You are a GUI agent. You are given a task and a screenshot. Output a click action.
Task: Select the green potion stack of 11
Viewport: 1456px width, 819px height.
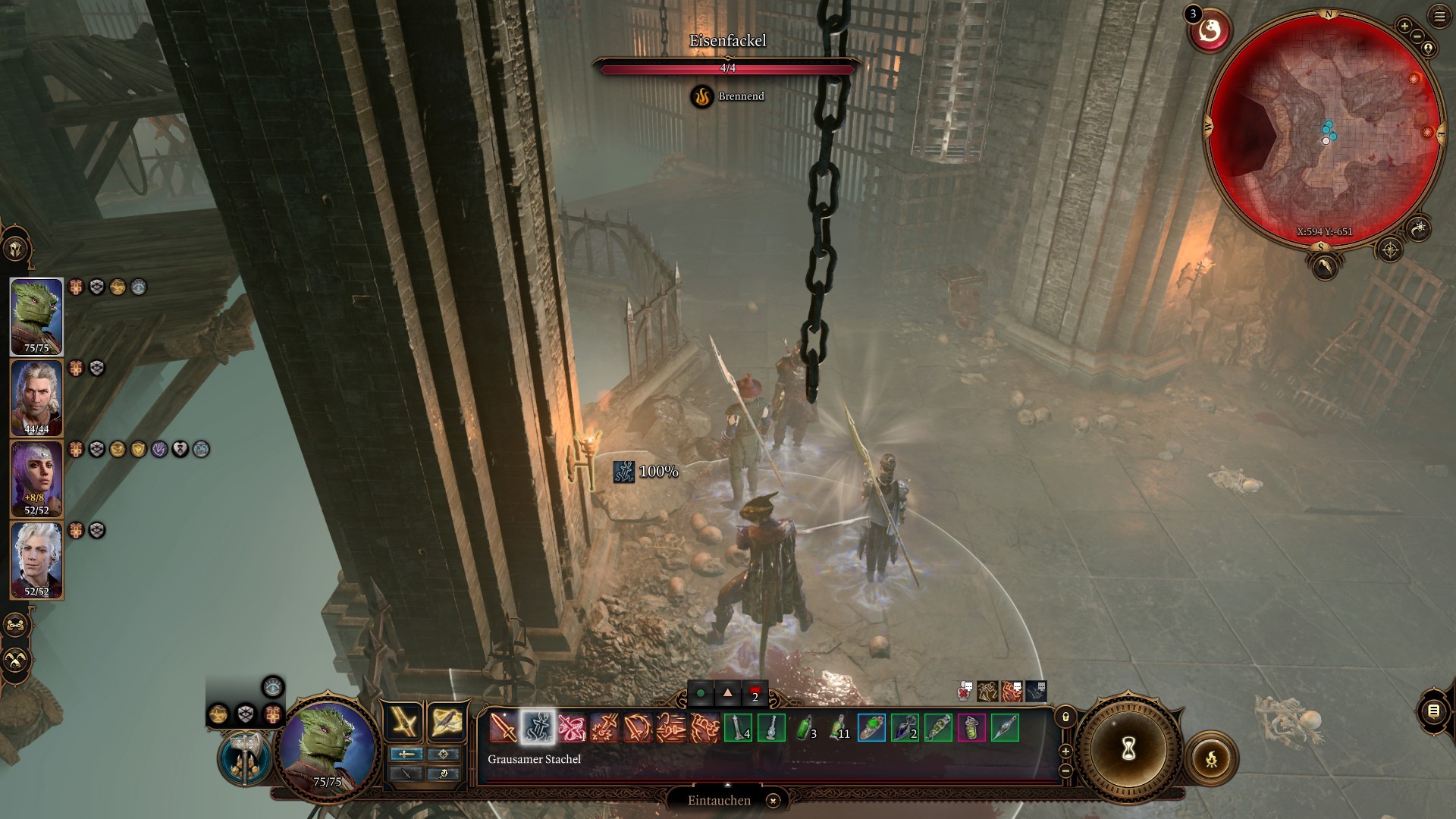(x=838, y=729)
